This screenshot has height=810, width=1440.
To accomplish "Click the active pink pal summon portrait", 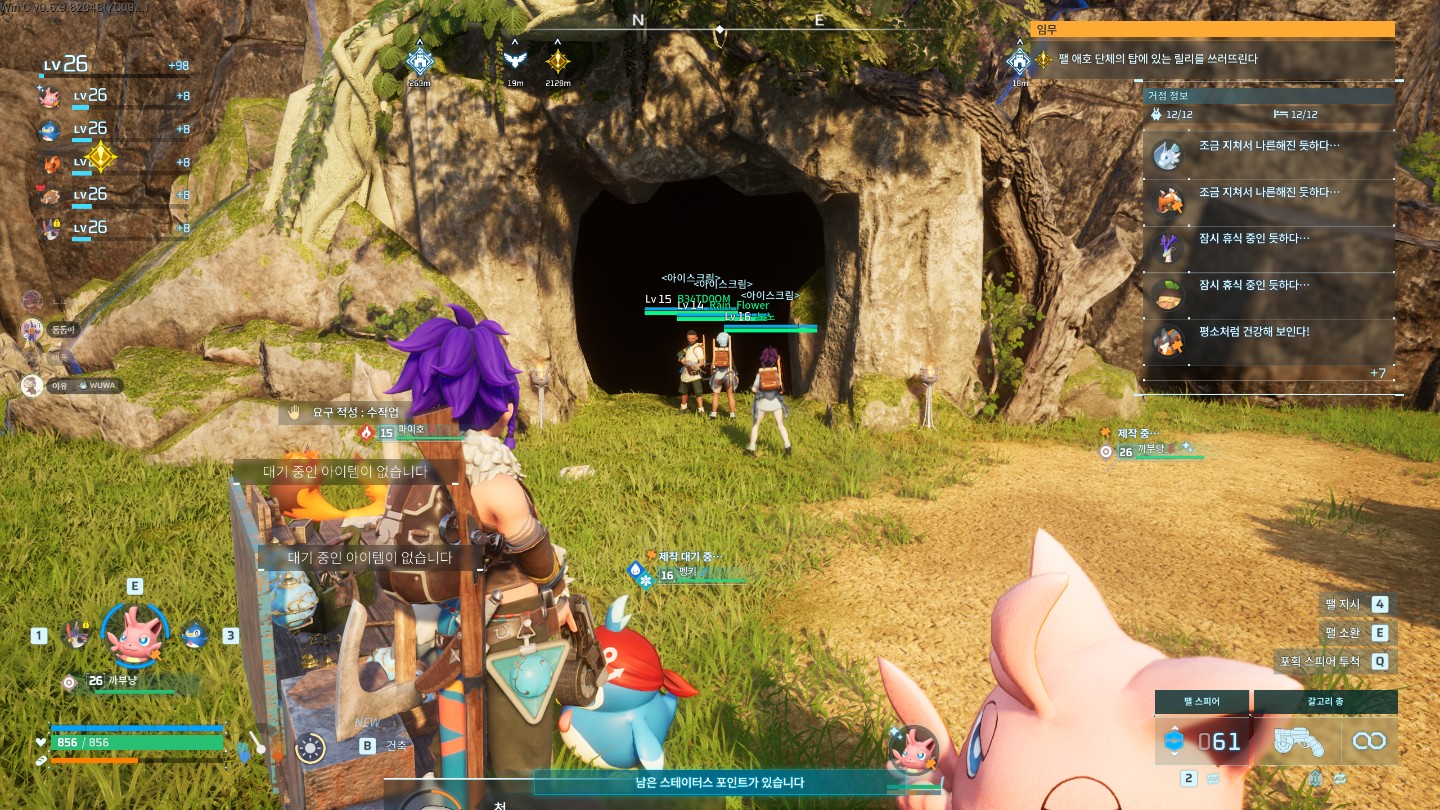I will pyautogui.click(x=134, y=633).
